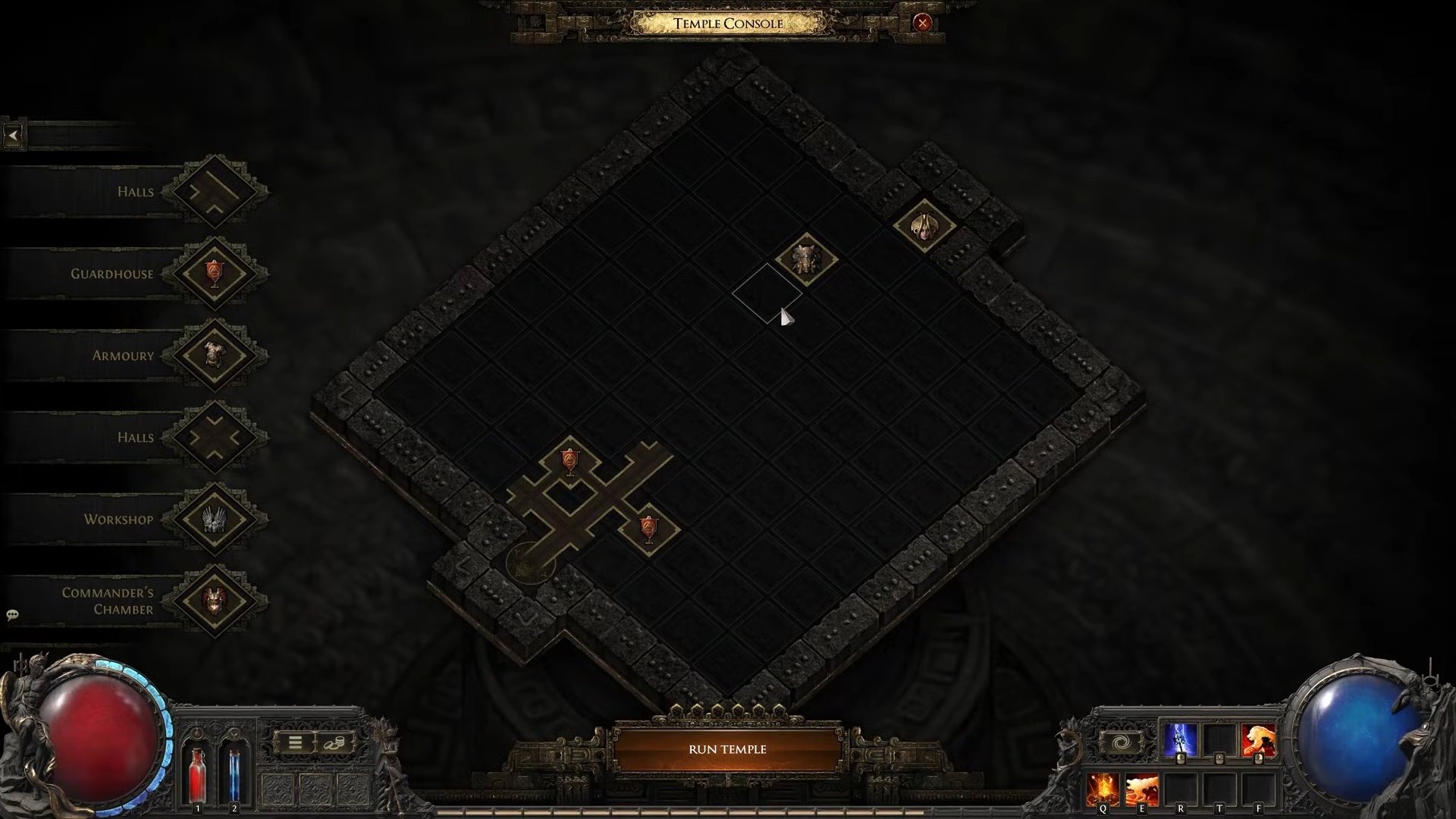
Task: Select the Guardhouse room from the list
Action: tap(215, 273)
